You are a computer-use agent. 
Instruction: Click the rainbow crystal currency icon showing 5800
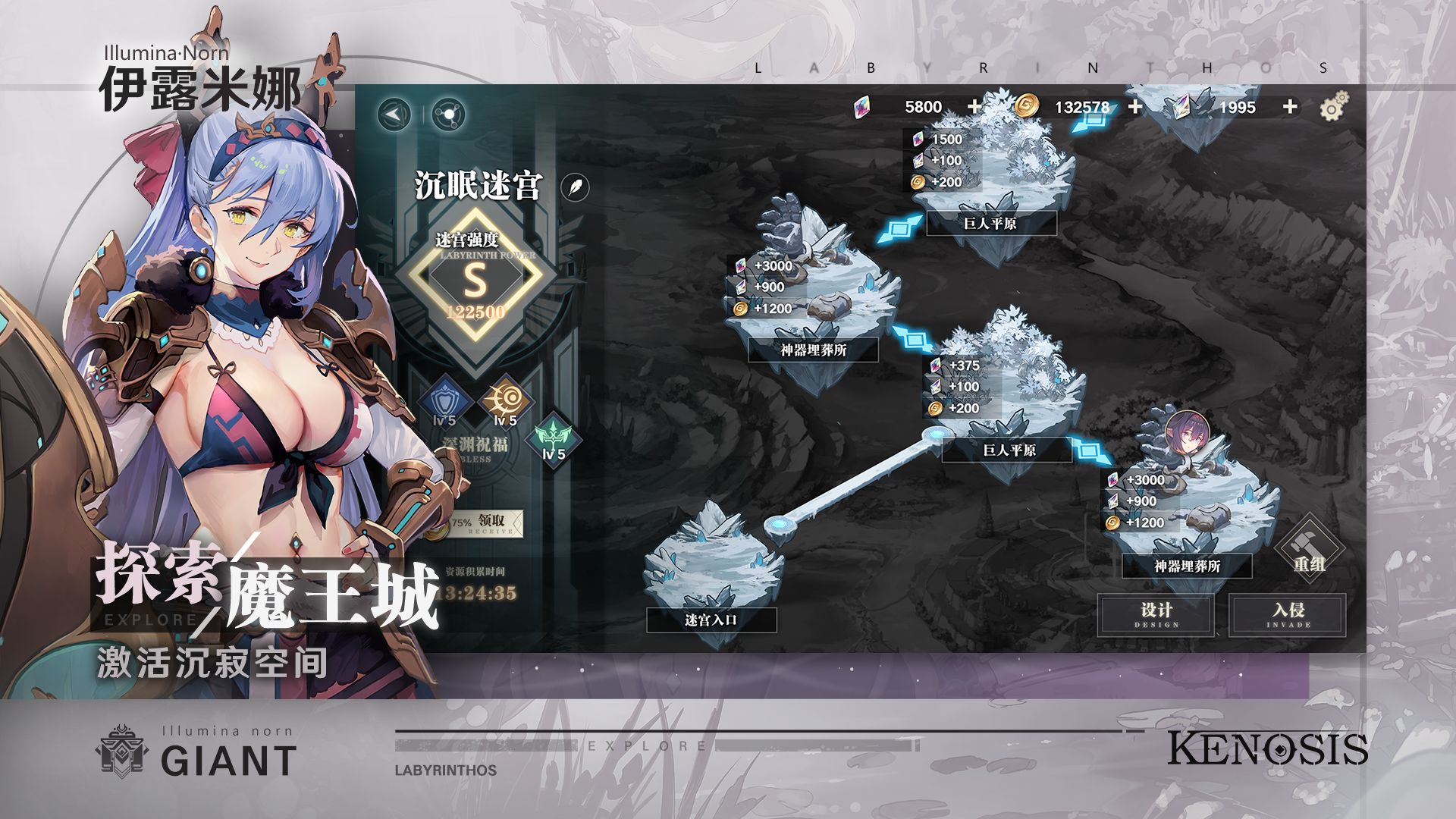pyautogui.click(x=861, y=106)
